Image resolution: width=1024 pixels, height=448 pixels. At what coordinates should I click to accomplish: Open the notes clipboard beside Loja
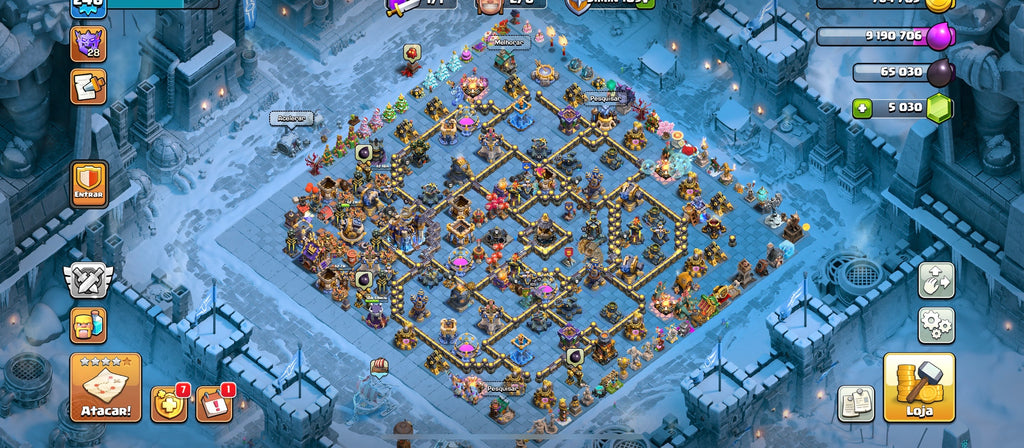click(856, 403)
